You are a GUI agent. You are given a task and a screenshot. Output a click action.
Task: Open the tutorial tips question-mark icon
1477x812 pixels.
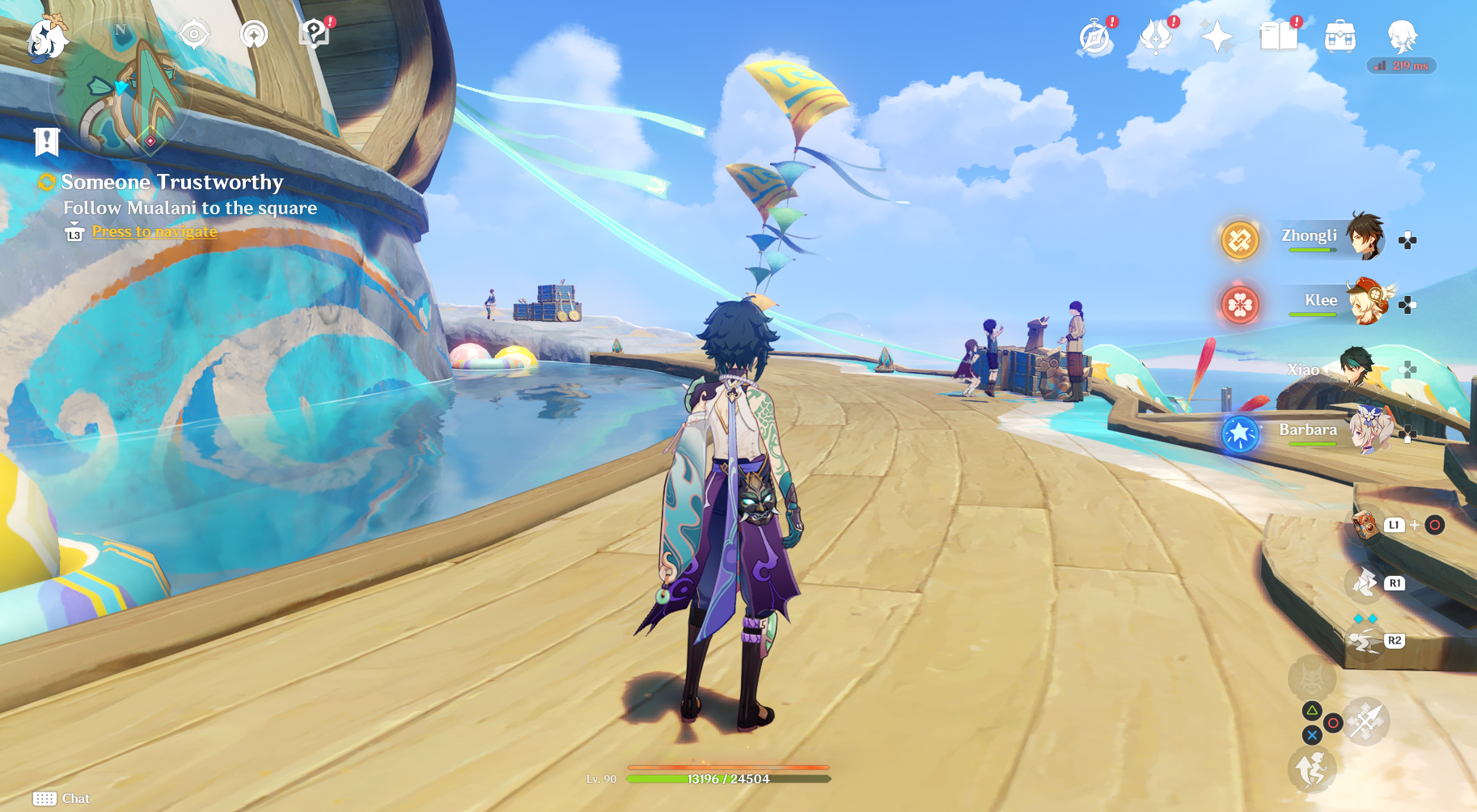(314, 34)
